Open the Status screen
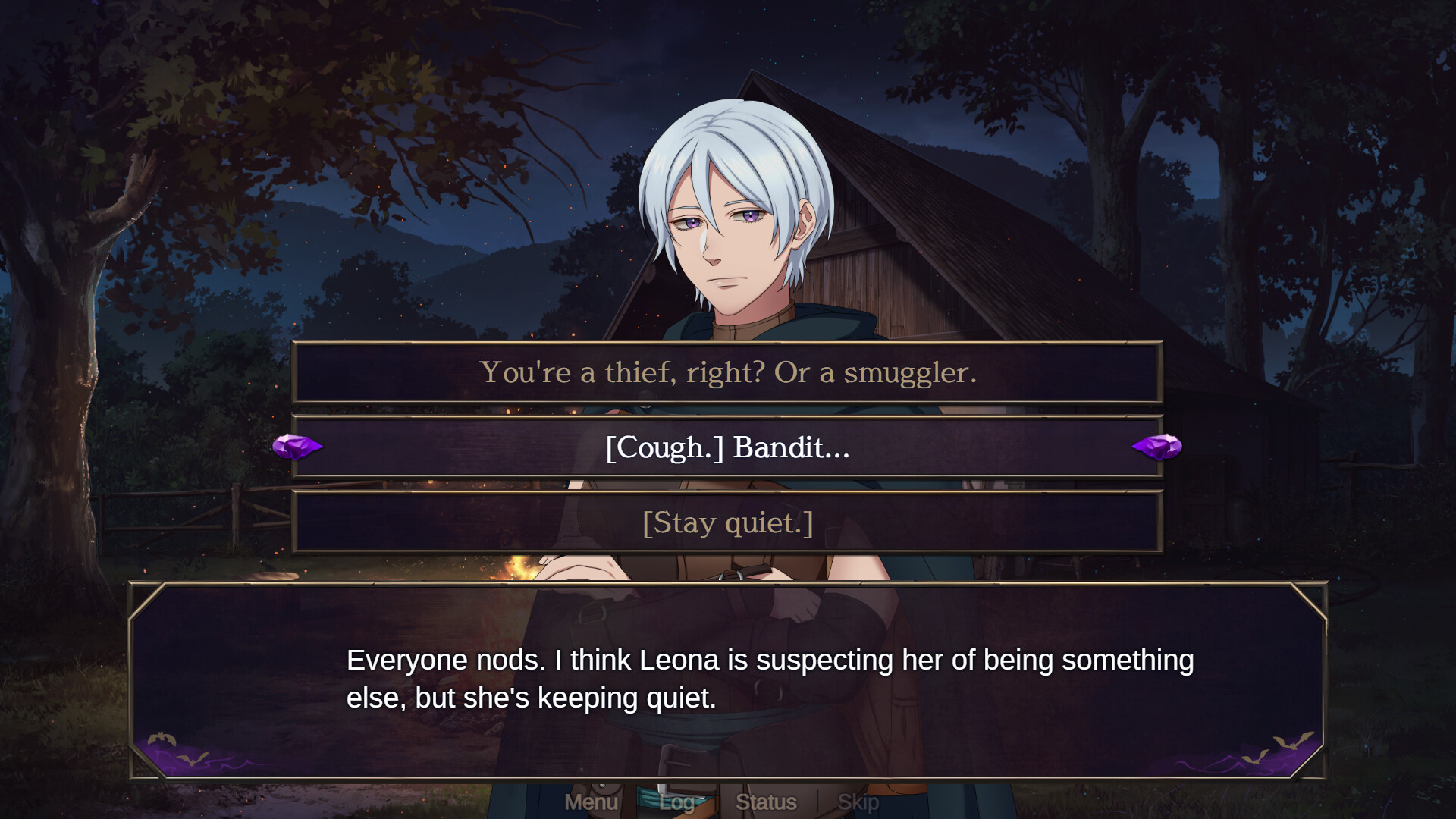Screen dimensions: 1456x819 click(766, 802)
